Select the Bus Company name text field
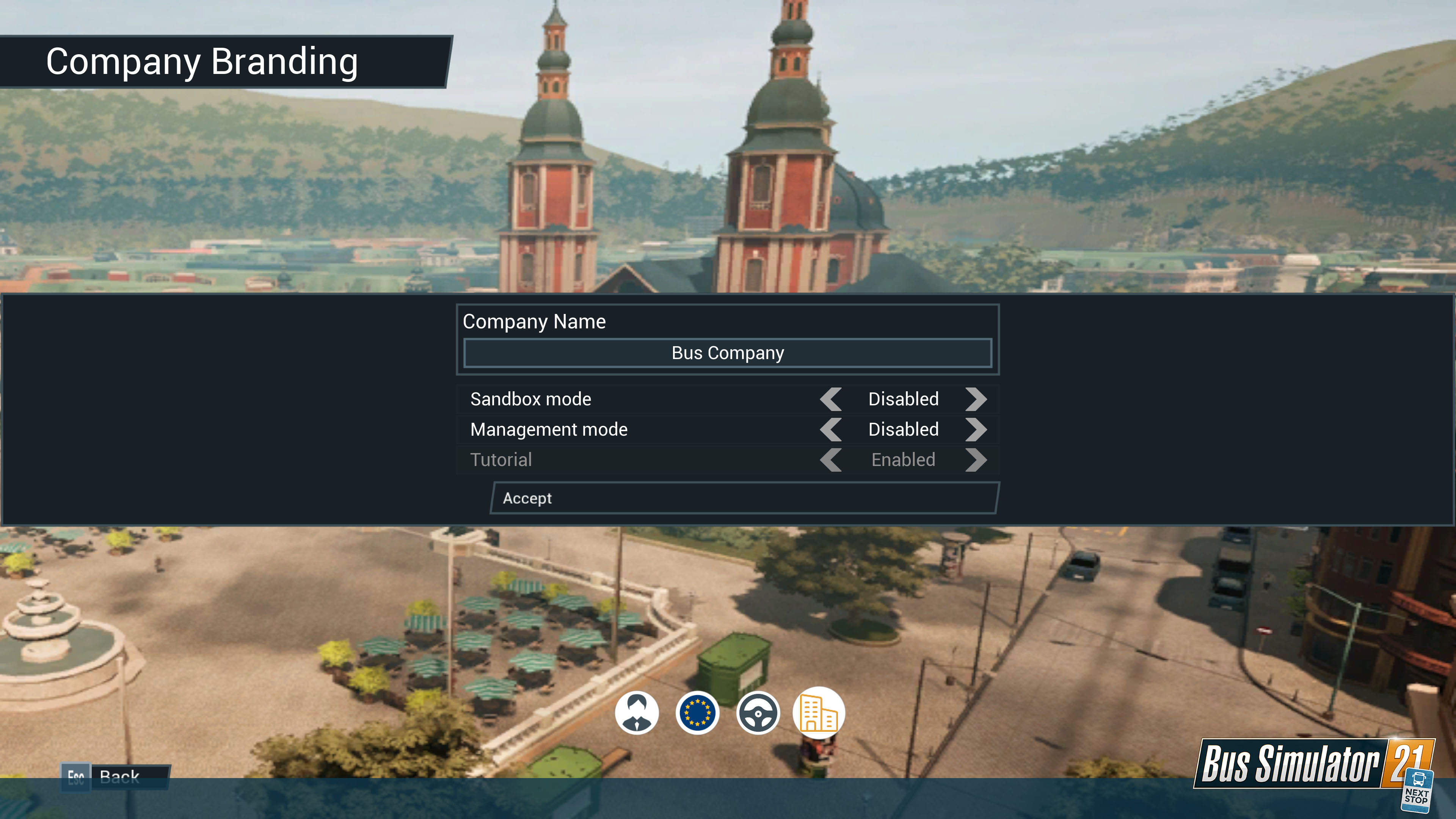Screen dimensions: 1456x819 point(727,353)
